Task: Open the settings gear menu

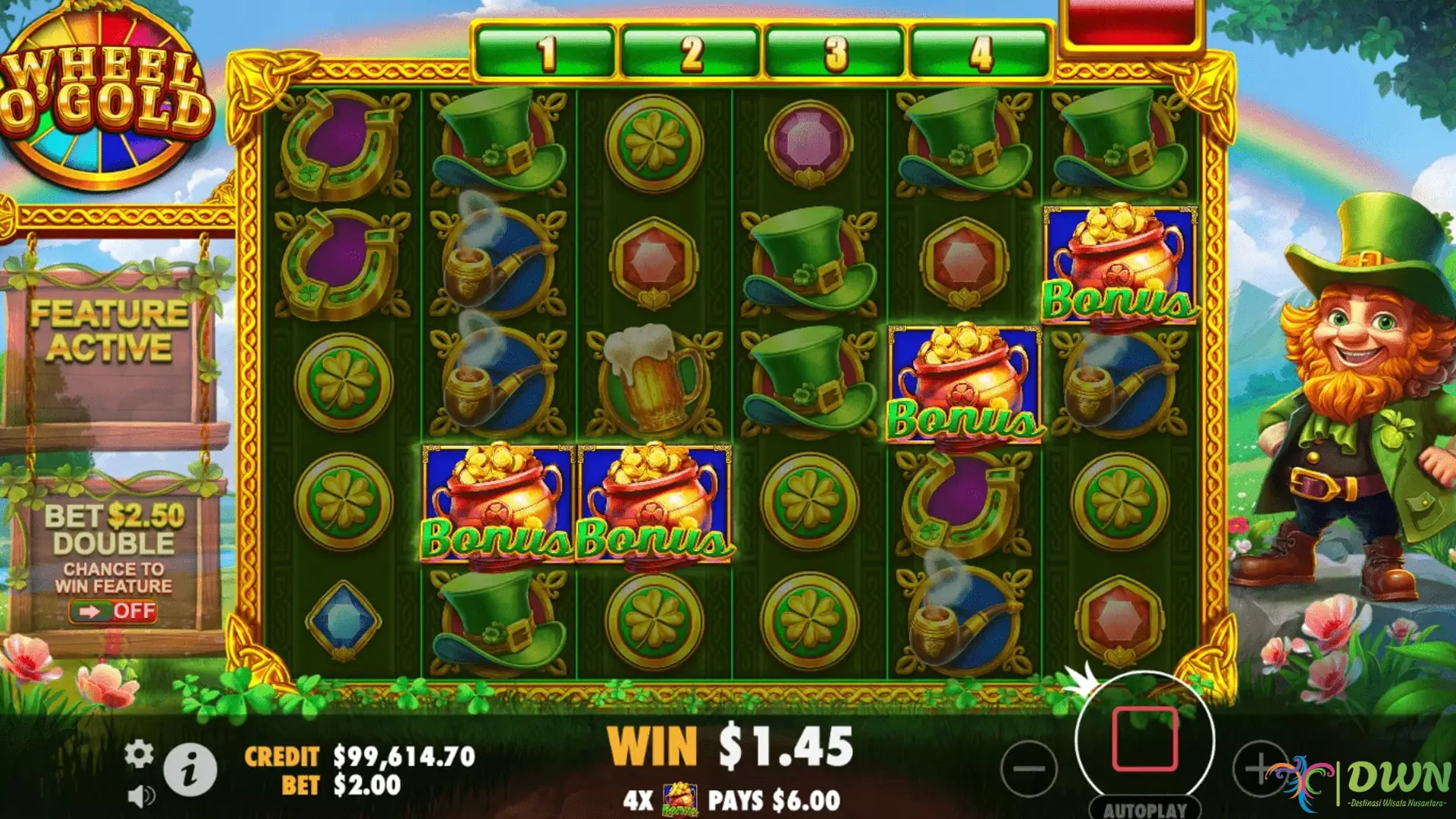Action: pyautogui.click(x=139, y=754)
